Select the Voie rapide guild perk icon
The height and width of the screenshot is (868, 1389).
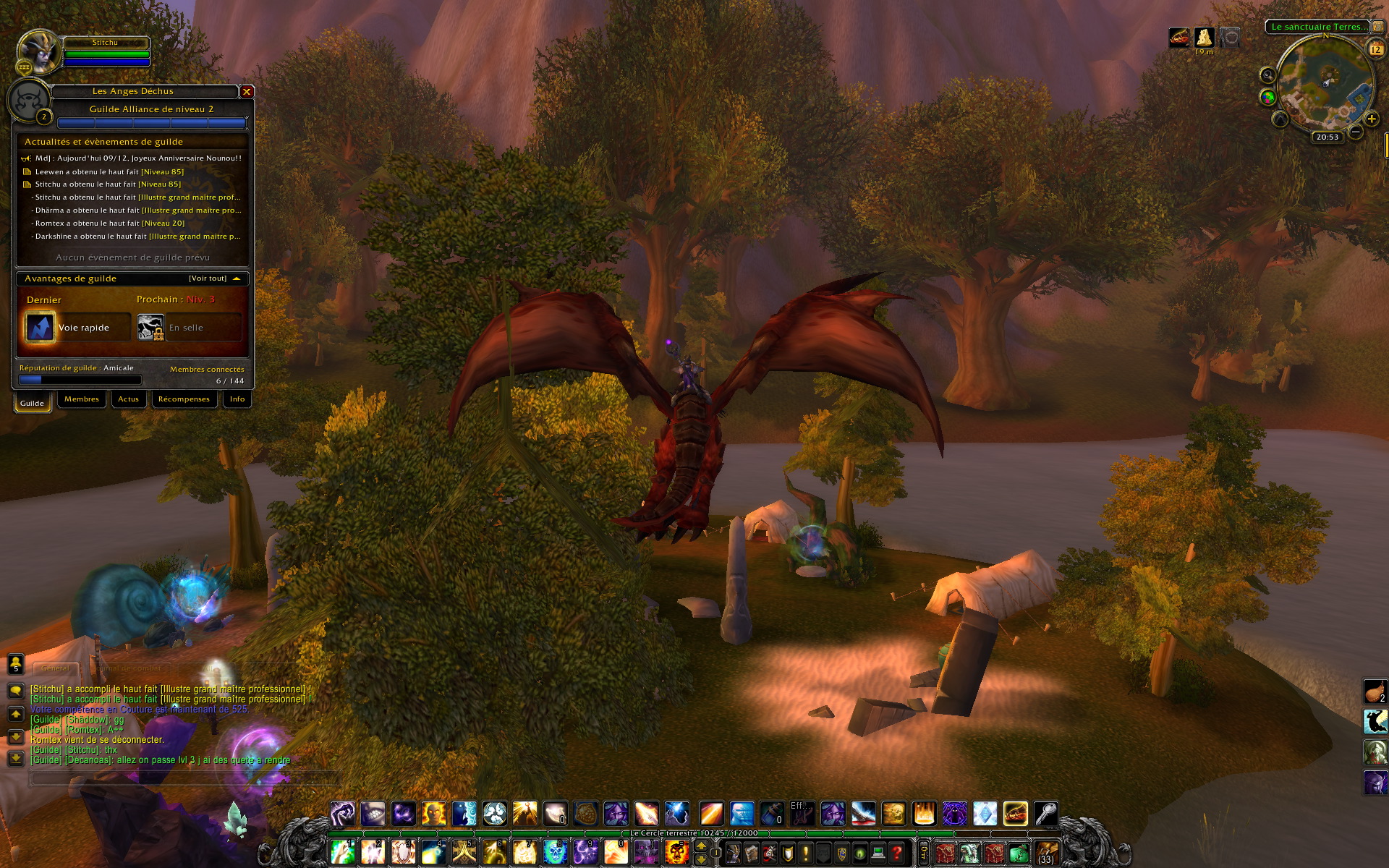coord(40,327)
